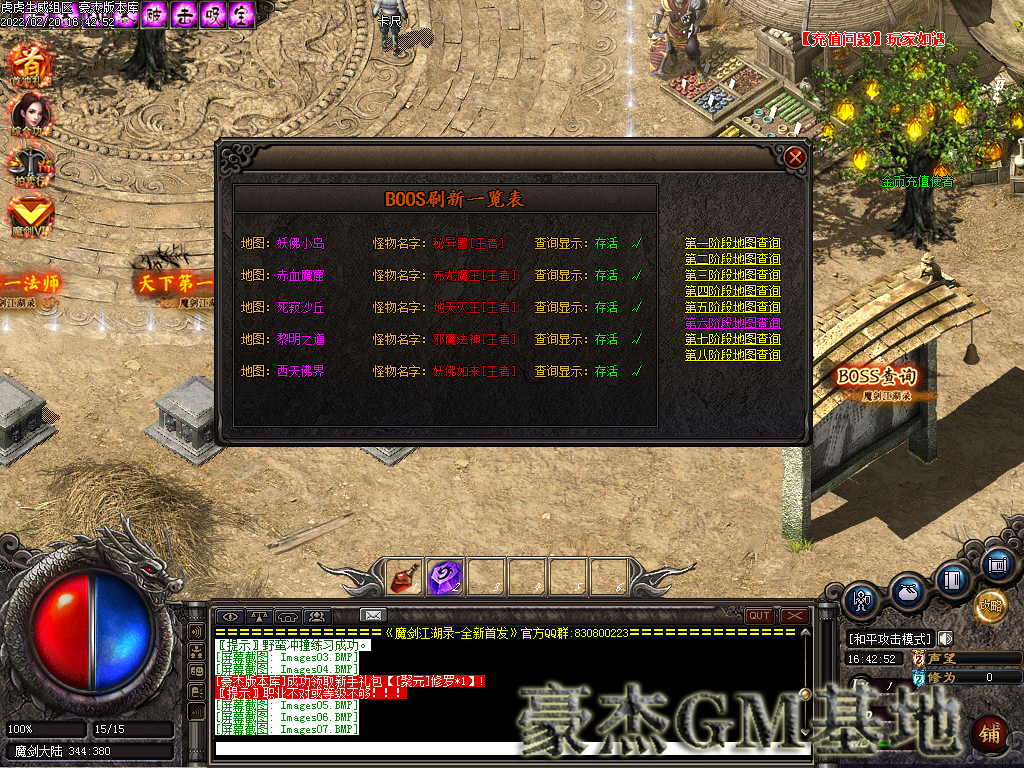1024x768 pixels.
Task: Click the QUT button on chat panel
Action: (759, 616)
